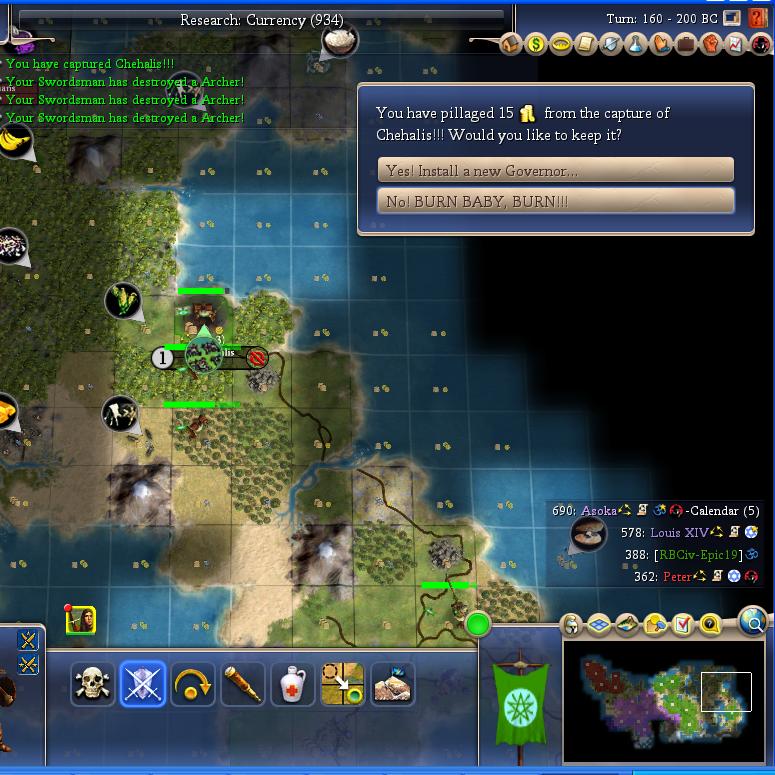Choose the go-to tile move action
The height and width of the screenshot is (775, 775).
coord(342,685)
